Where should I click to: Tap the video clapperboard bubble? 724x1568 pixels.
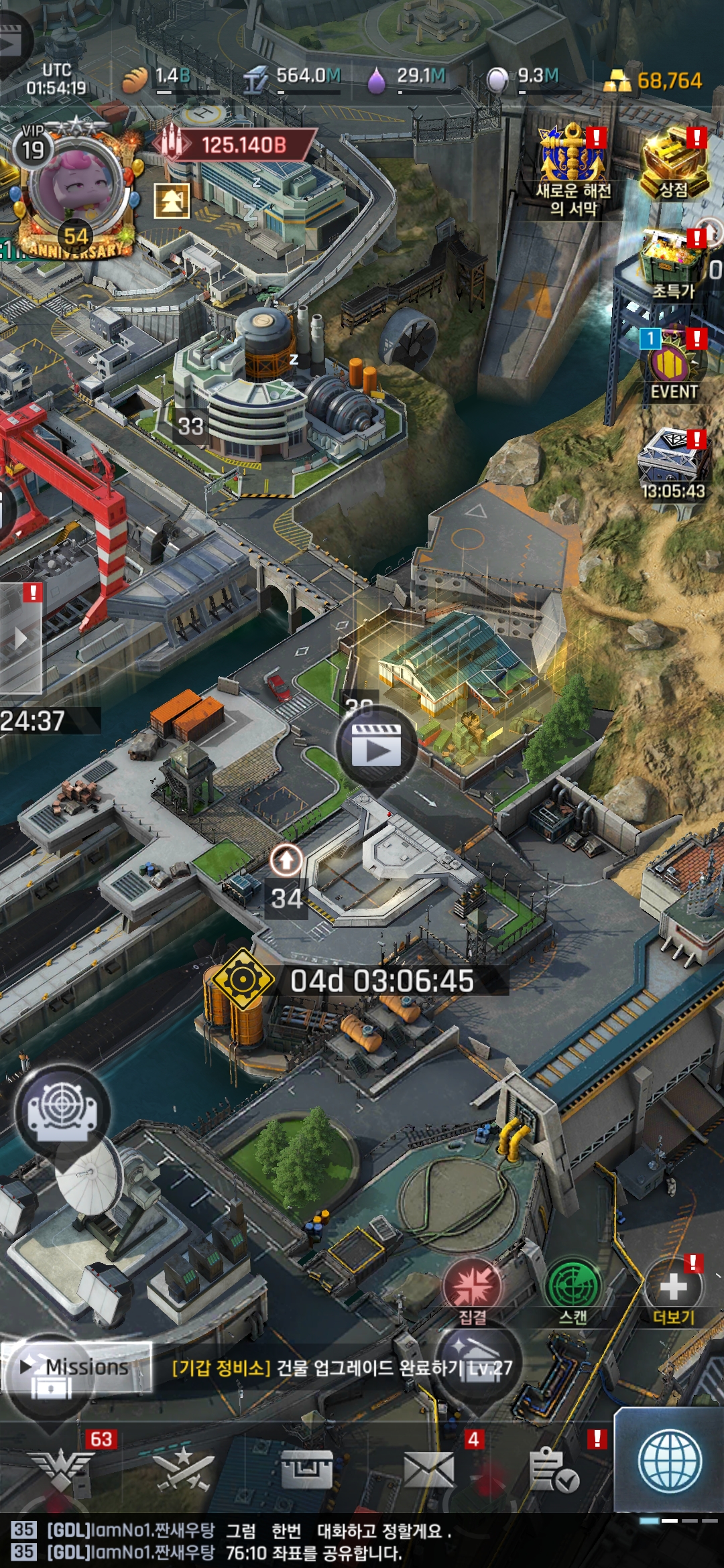click(377, 745)
